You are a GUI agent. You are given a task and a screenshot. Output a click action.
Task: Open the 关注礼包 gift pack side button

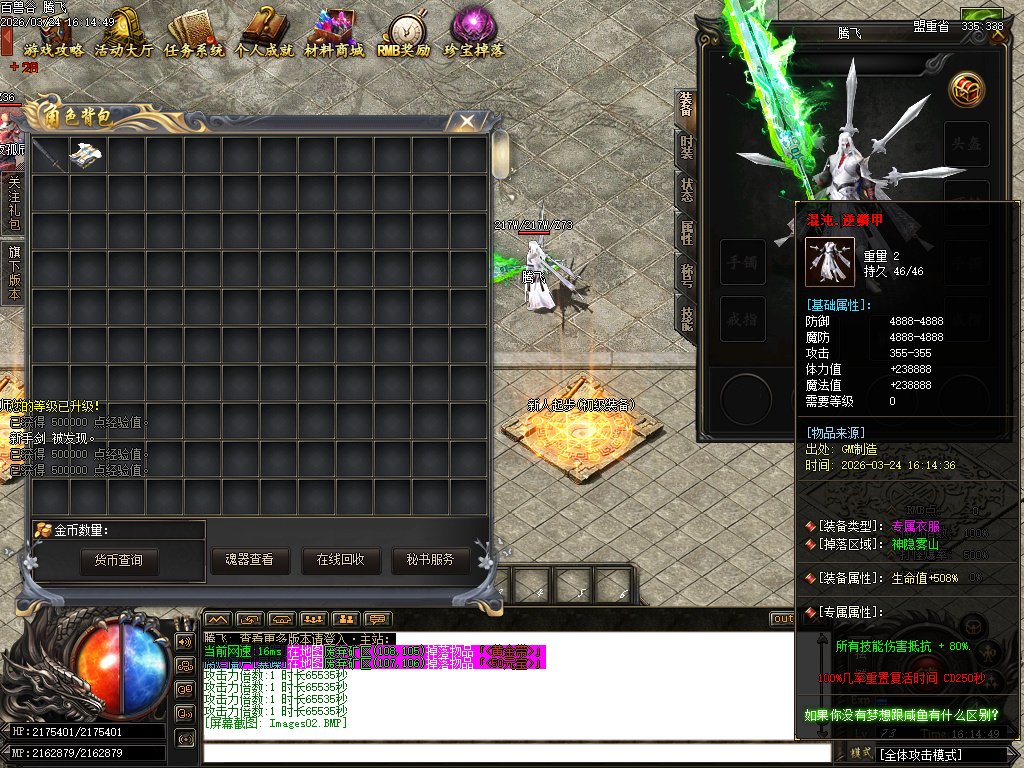(x=14, y=204)
